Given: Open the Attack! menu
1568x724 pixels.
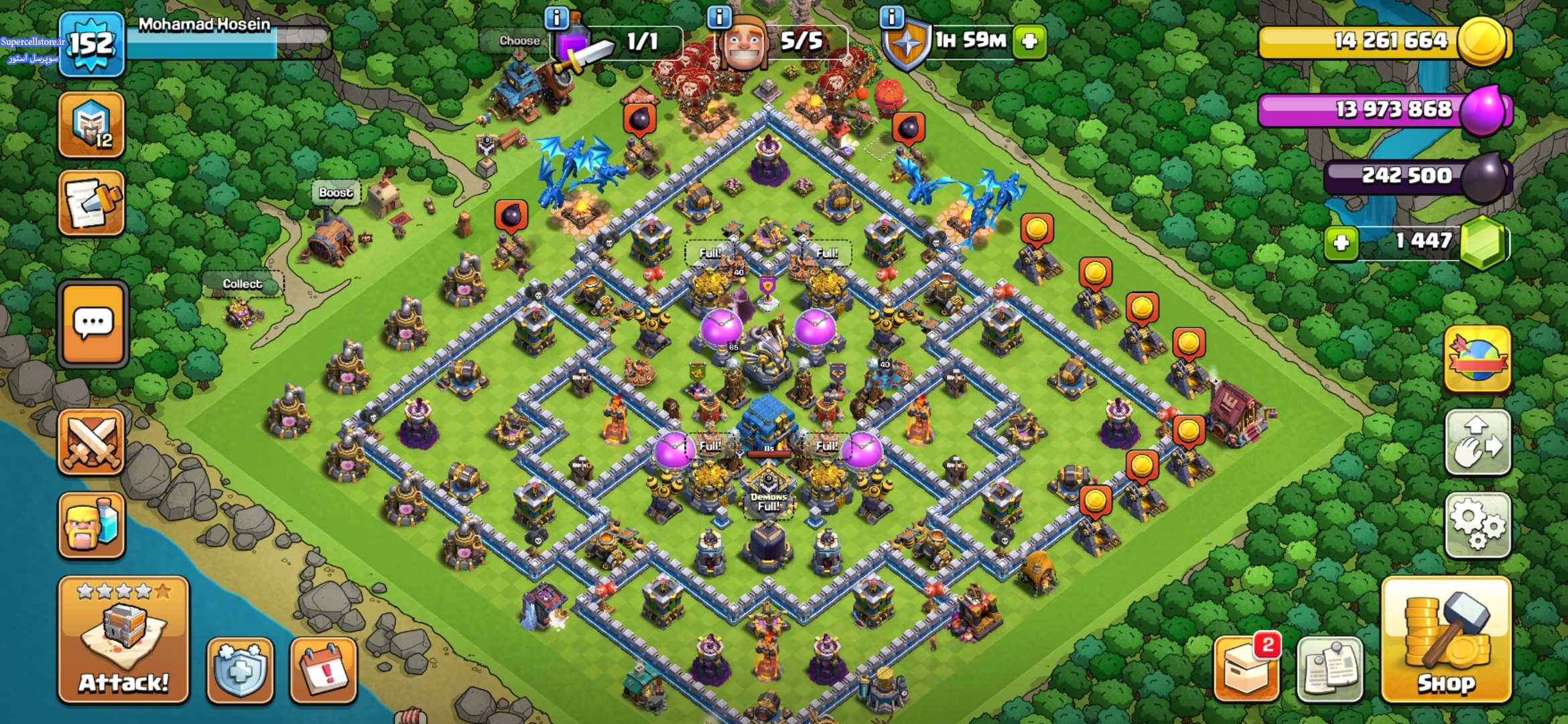Looking at the screenshot, I should click(123, 640).
